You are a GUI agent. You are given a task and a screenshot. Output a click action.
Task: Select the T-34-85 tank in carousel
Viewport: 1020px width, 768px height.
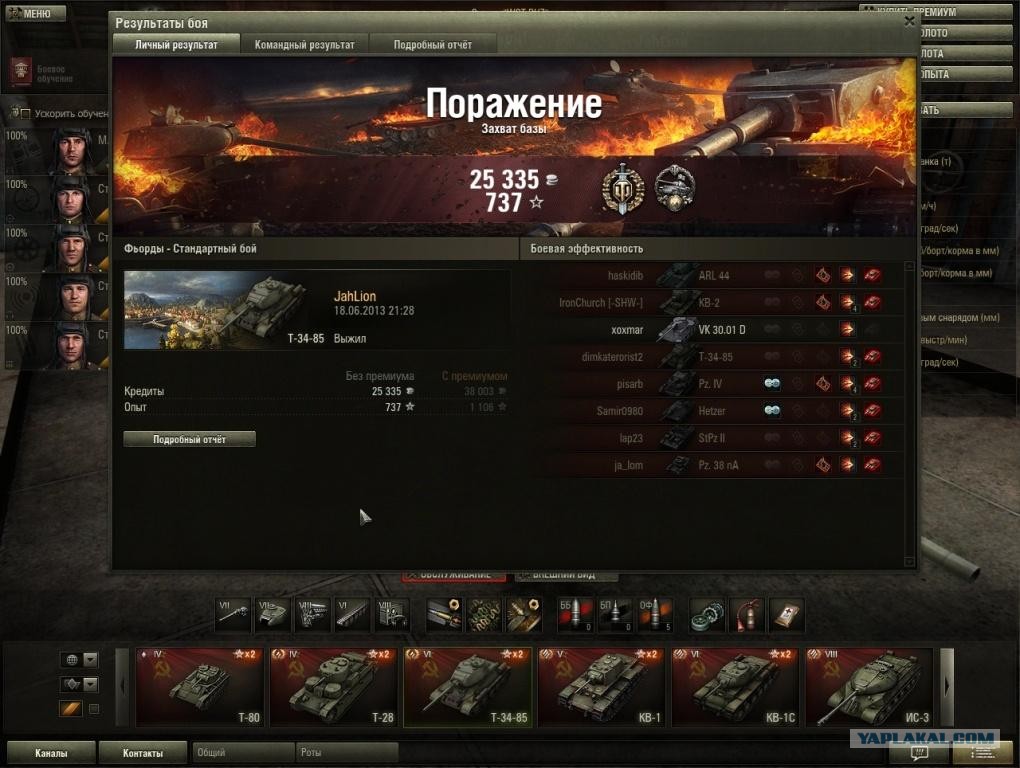coord(466,686)
